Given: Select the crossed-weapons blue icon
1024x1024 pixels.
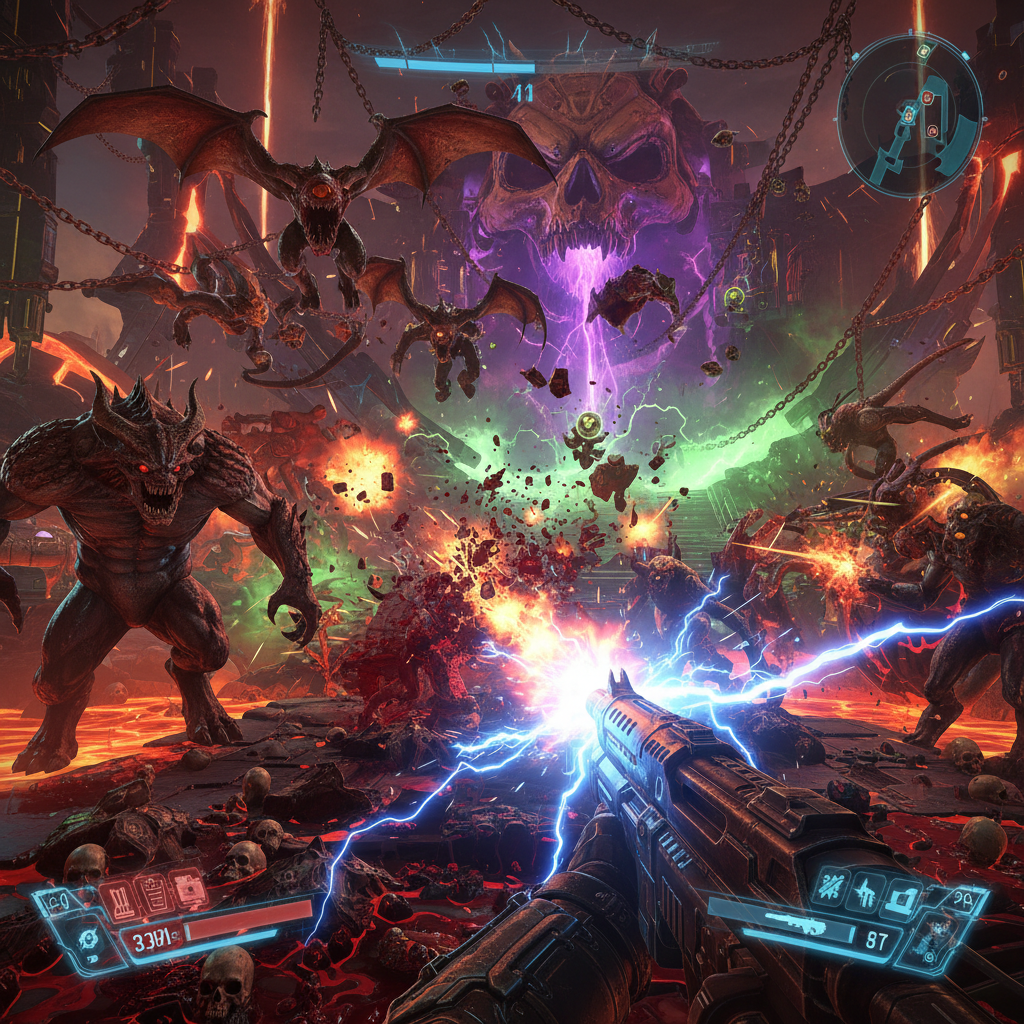Looking at the screenshot, I should coord(830,885).
